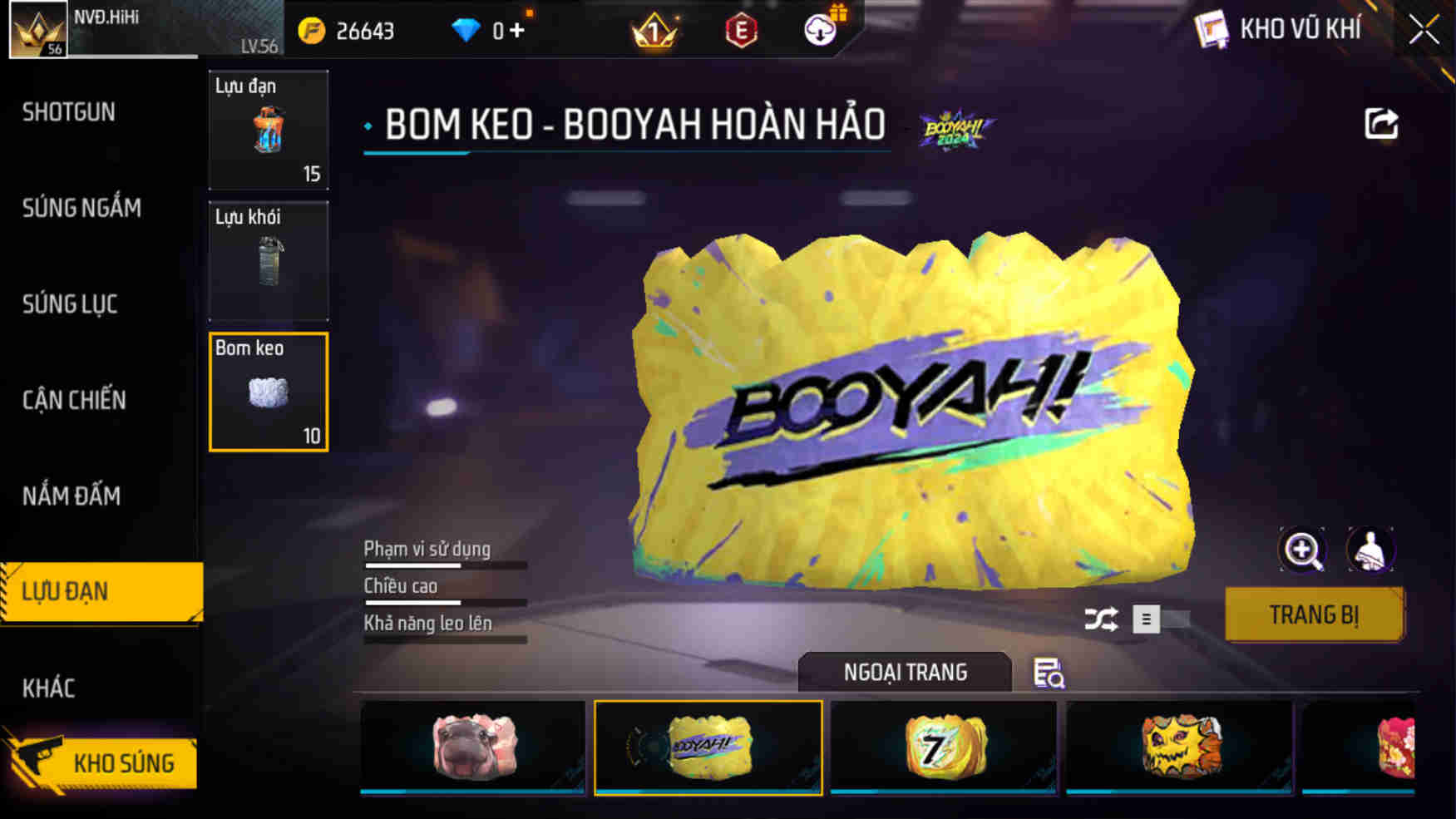Viewport: 1456px width, 819px height.
Task: Select the BOOYAH skin thumbnail below
Action: 708,746
